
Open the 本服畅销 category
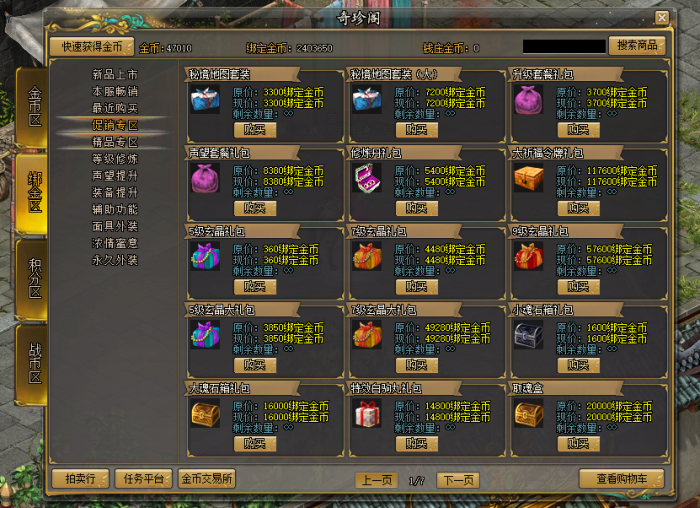coord(115,91)
